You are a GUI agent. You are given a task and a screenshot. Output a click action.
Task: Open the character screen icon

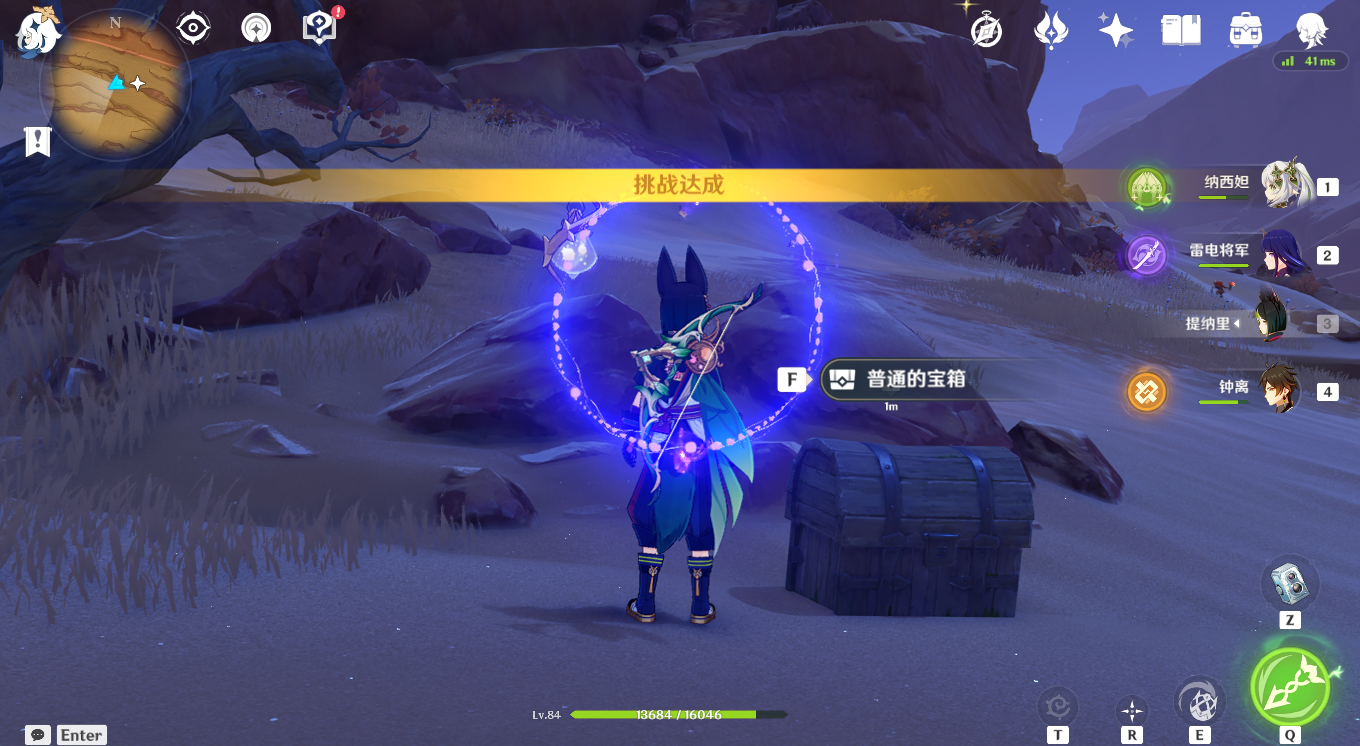pos(1310,31)
